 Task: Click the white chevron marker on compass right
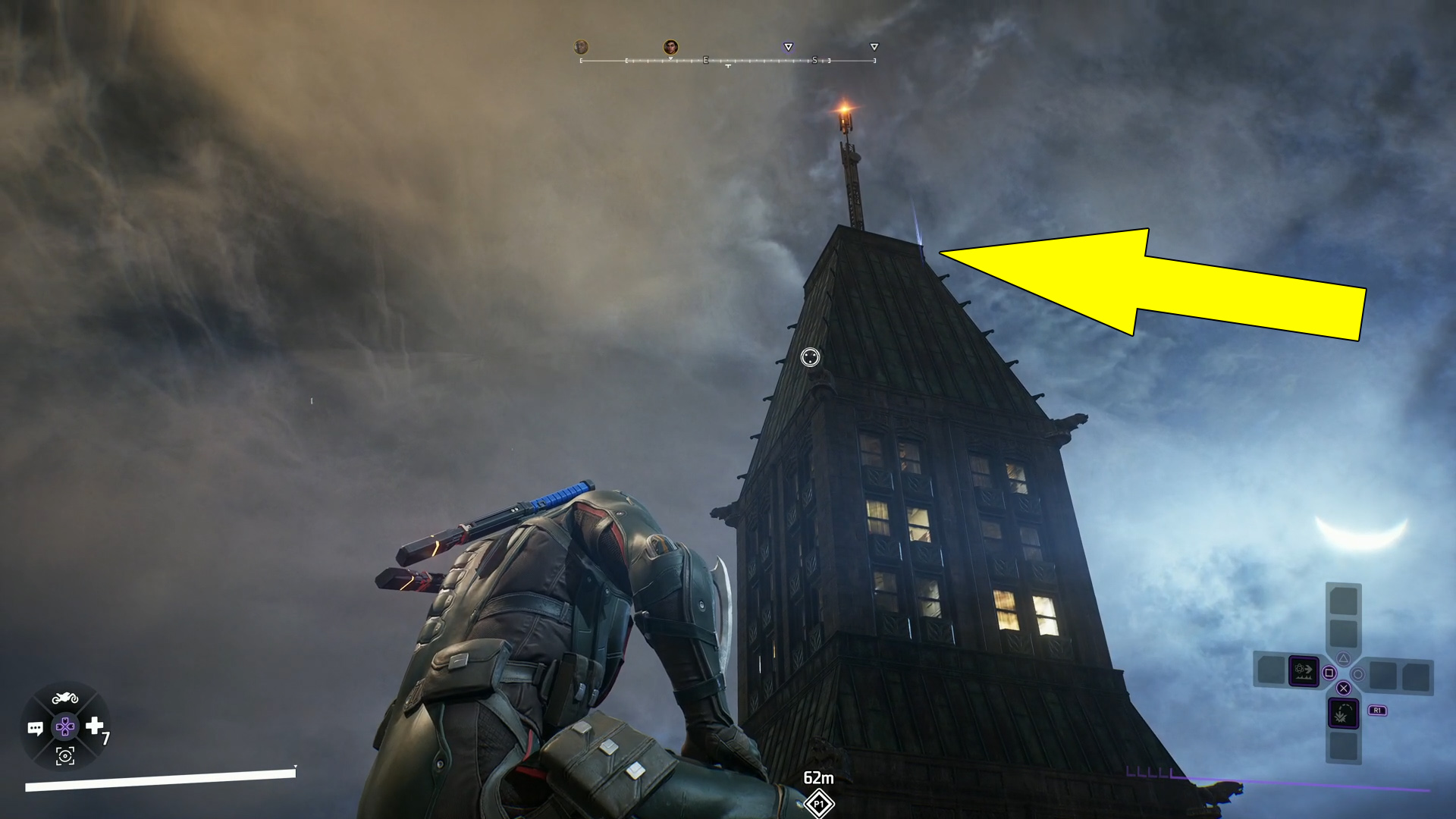pyautogui.click(x=874, y=47)
